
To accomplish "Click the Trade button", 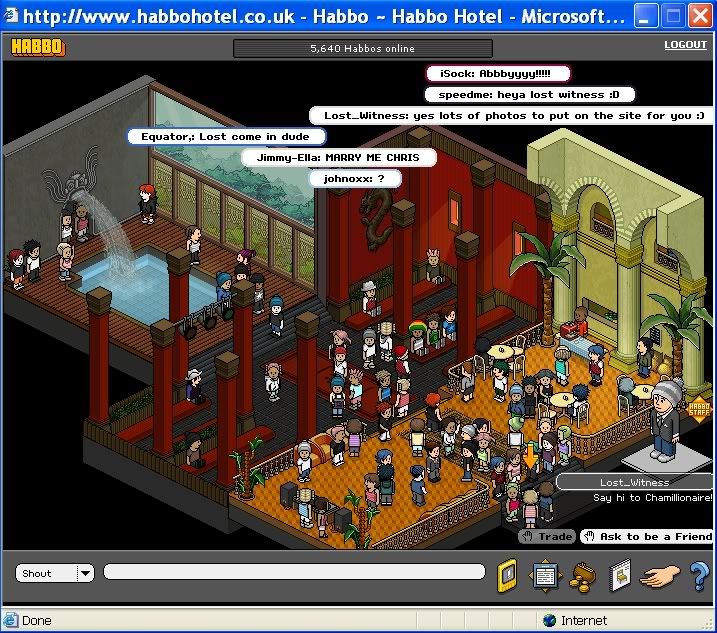I will (547, 537).
